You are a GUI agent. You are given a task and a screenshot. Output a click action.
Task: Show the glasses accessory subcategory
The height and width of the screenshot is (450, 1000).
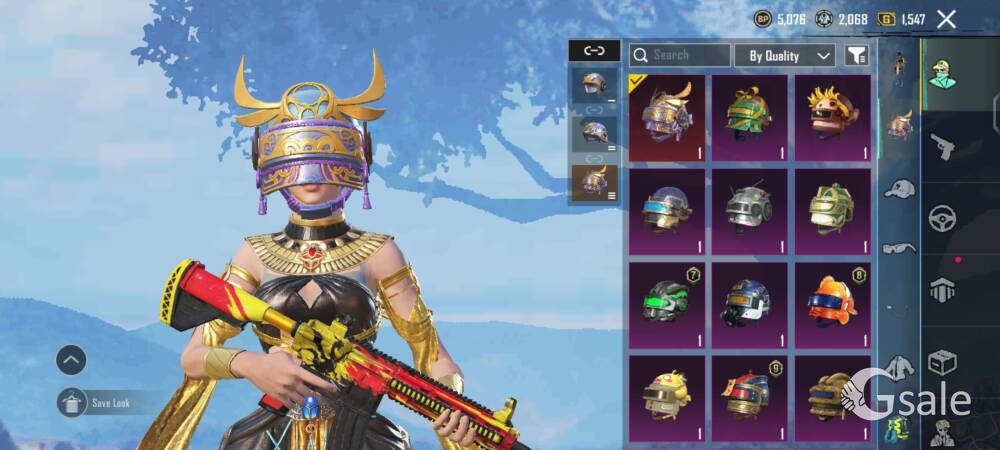[900, 247]
